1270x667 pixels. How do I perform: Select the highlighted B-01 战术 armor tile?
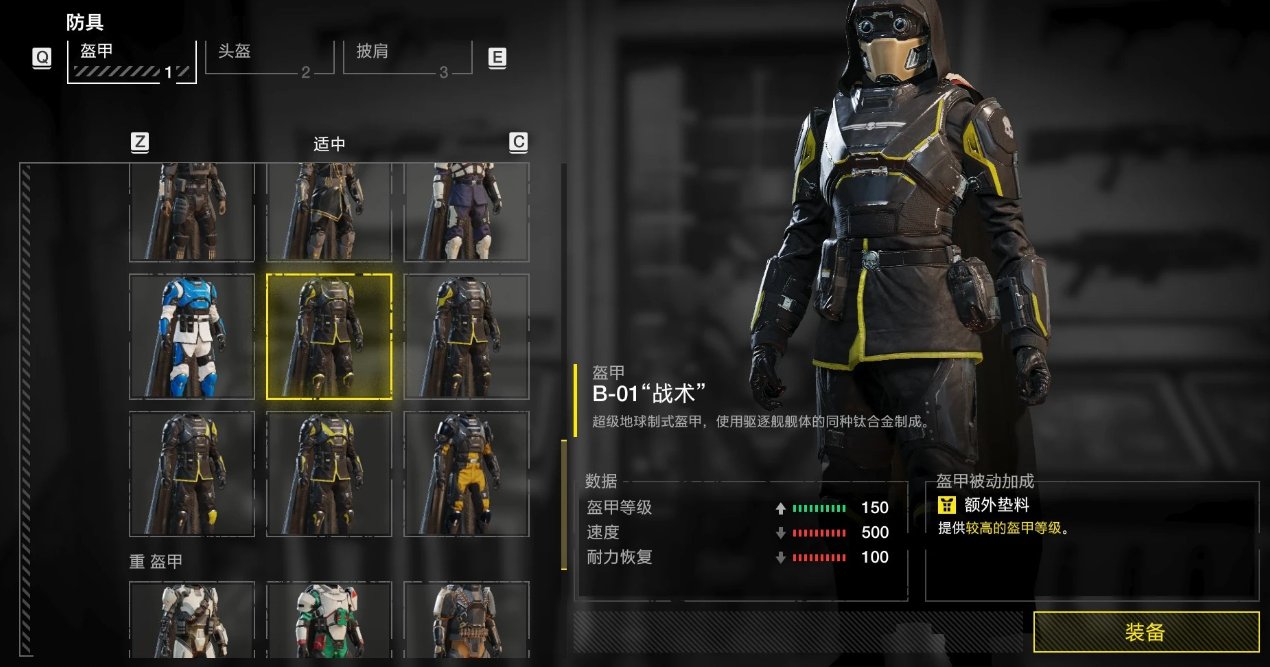(x=329, y=336)
